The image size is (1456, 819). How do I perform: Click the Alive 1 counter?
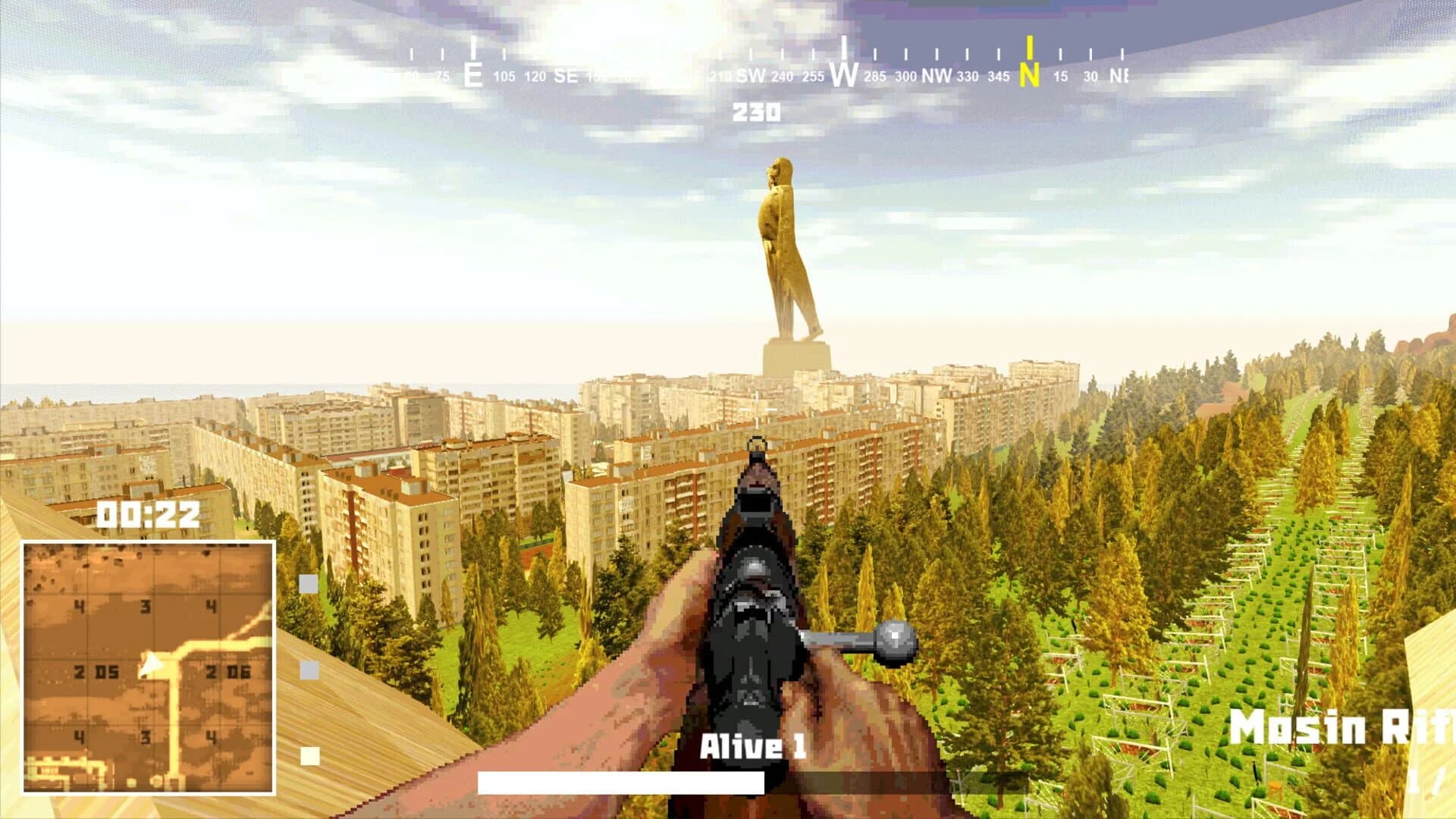(x=754, y=746)
